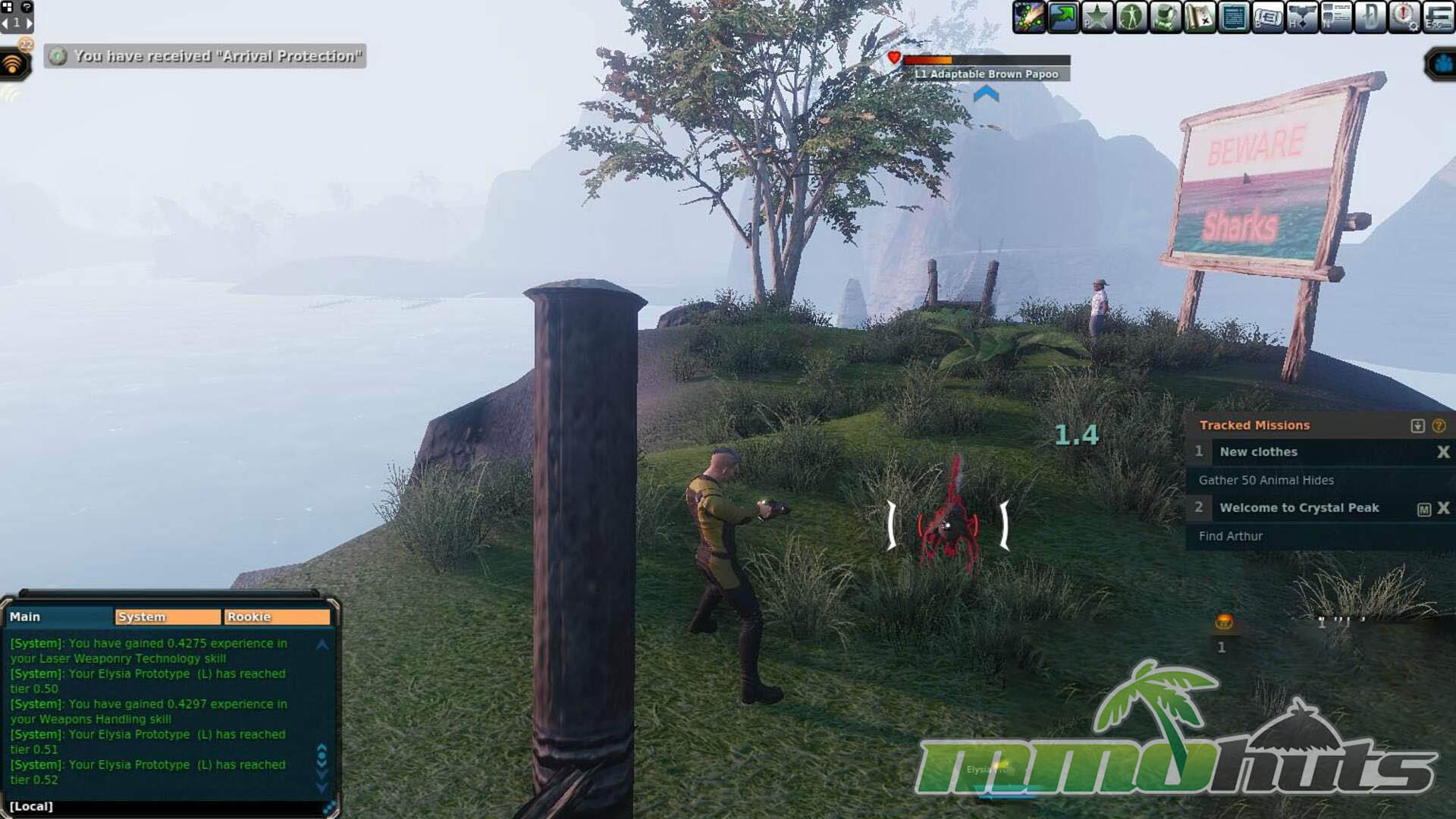Image resolution: width=1456 pixels, height=819 pixels.
Task: Collapse the Tracked Missions panel
Action: pos(1417,426)
